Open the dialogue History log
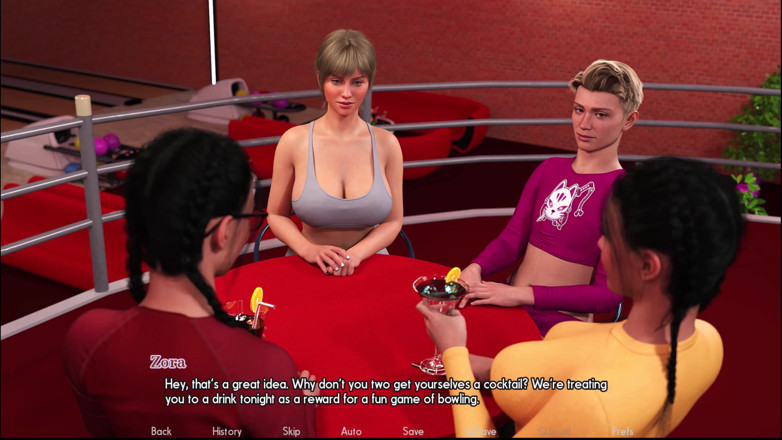 (227, 431)
